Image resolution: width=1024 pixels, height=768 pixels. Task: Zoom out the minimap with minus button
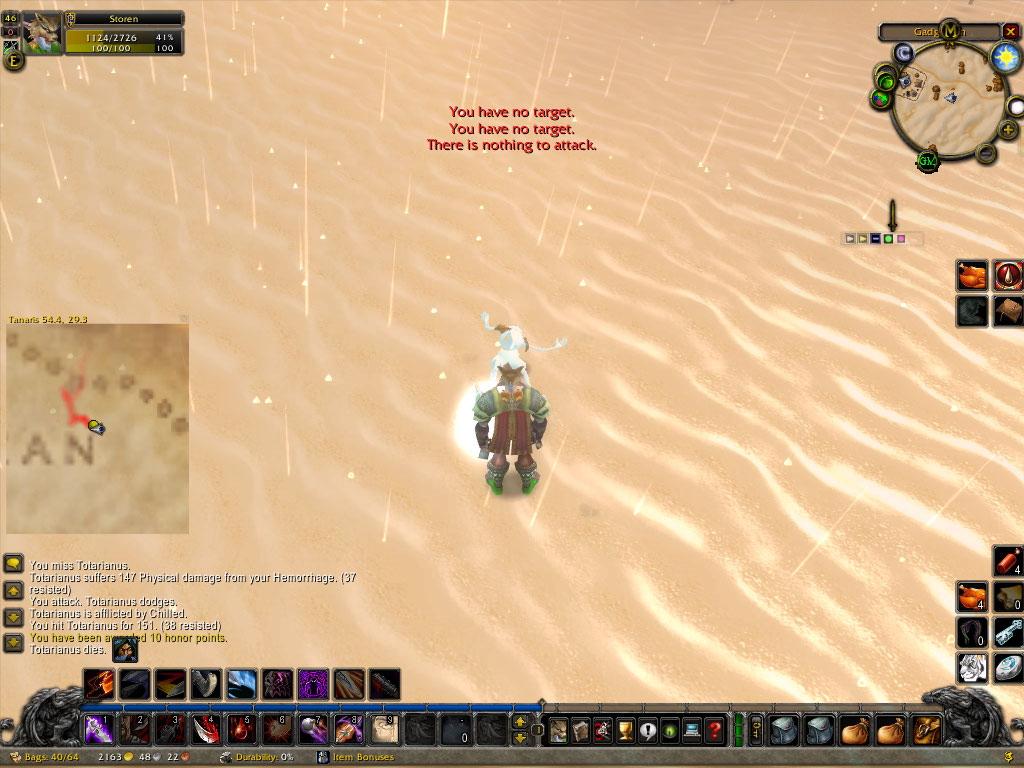pos(985,153)
